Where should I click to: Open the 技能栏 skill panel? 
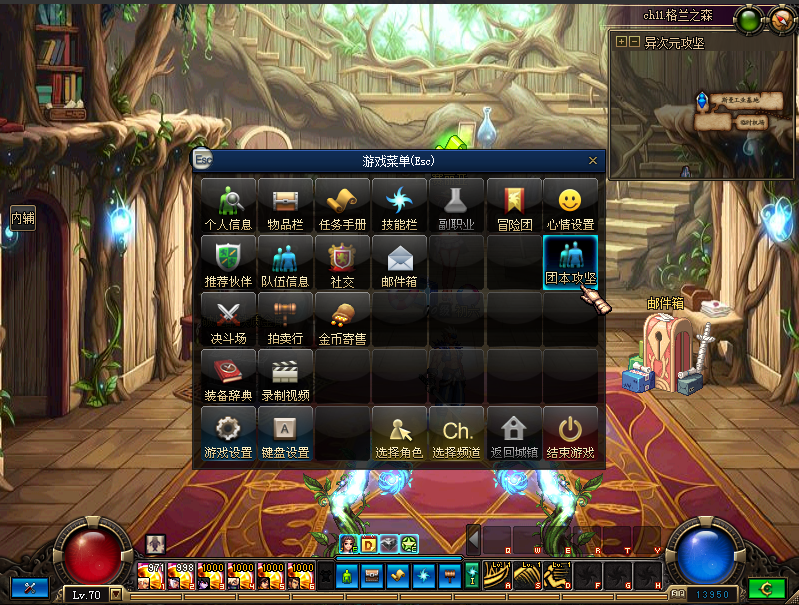click(399, 204)
